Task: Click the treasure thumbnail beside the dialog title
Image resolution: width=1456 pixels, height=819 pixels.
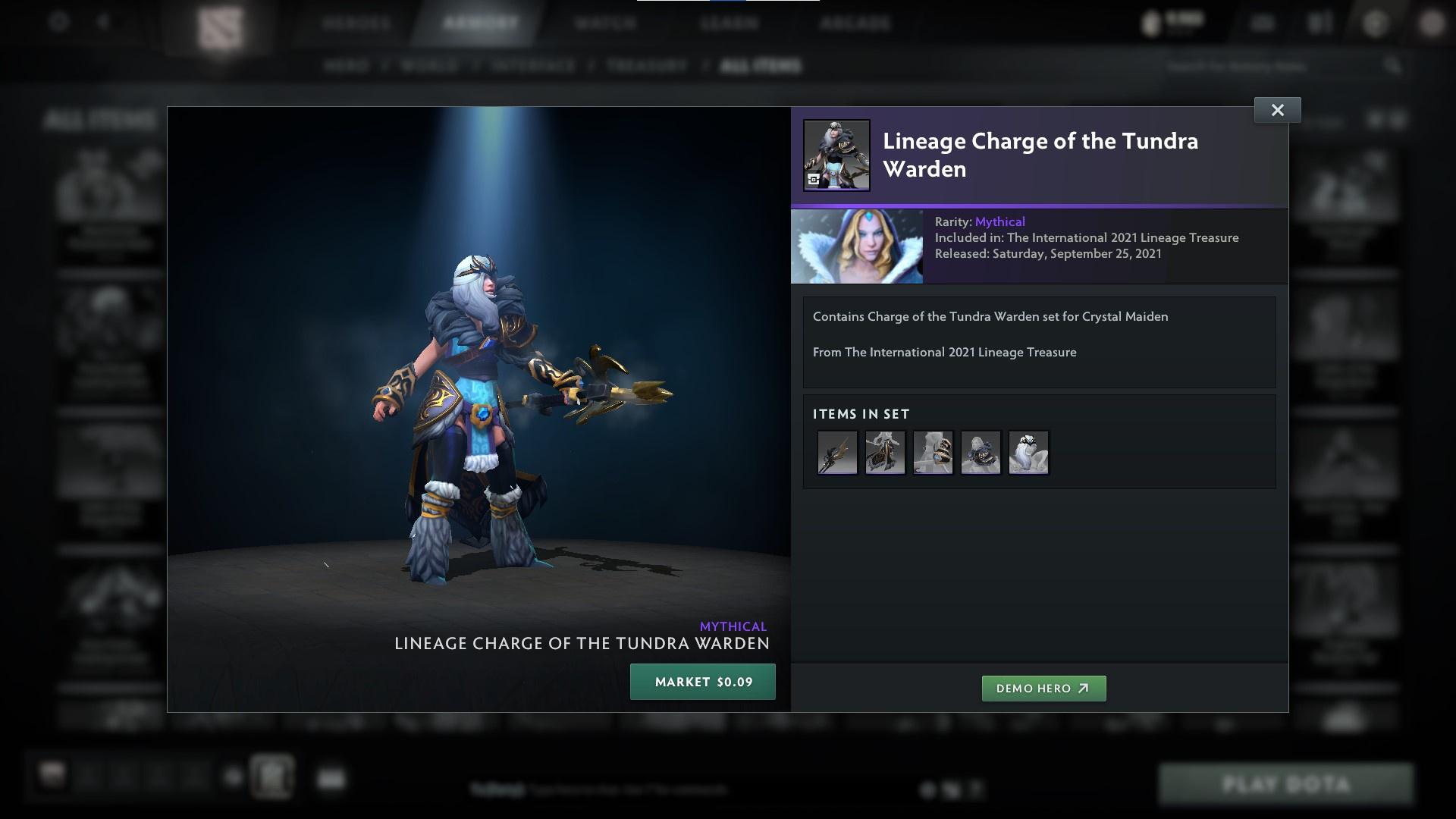Action: click(836, 154)
